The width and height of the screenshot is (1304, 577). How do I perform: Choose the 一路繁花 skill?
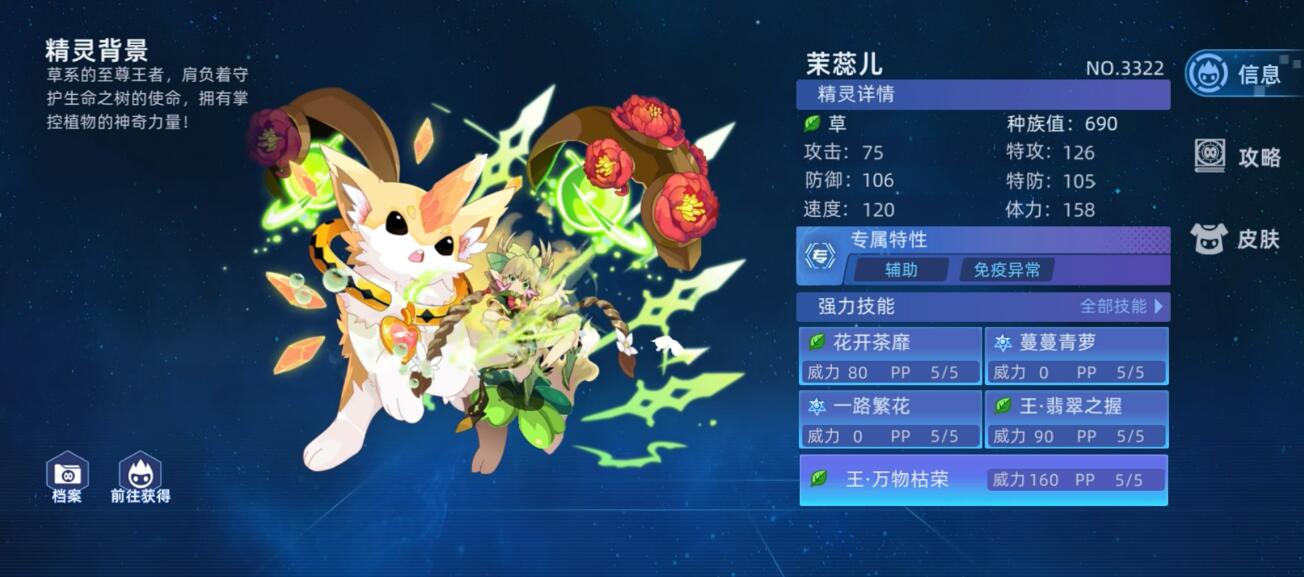tap(890, 420)
